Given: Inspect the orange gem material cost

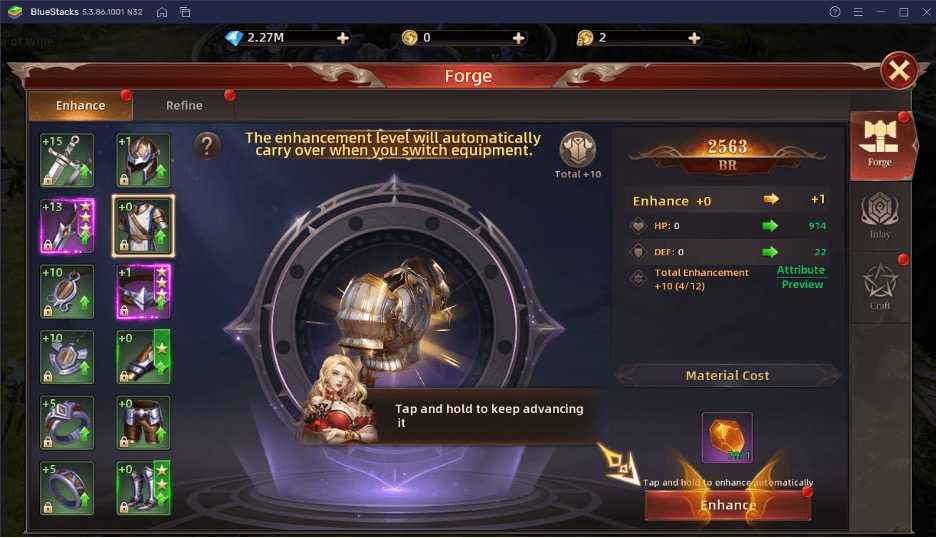Looking at the screenshot, I should pos(727,438).
